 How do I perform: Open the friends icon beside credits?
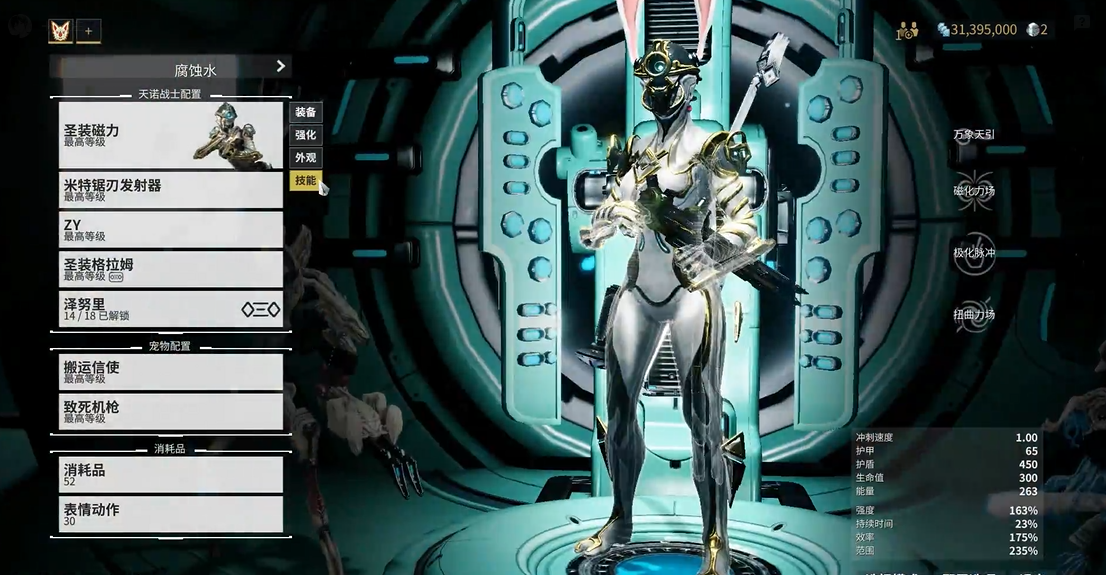pyautogui.click(x=908, y=30)
